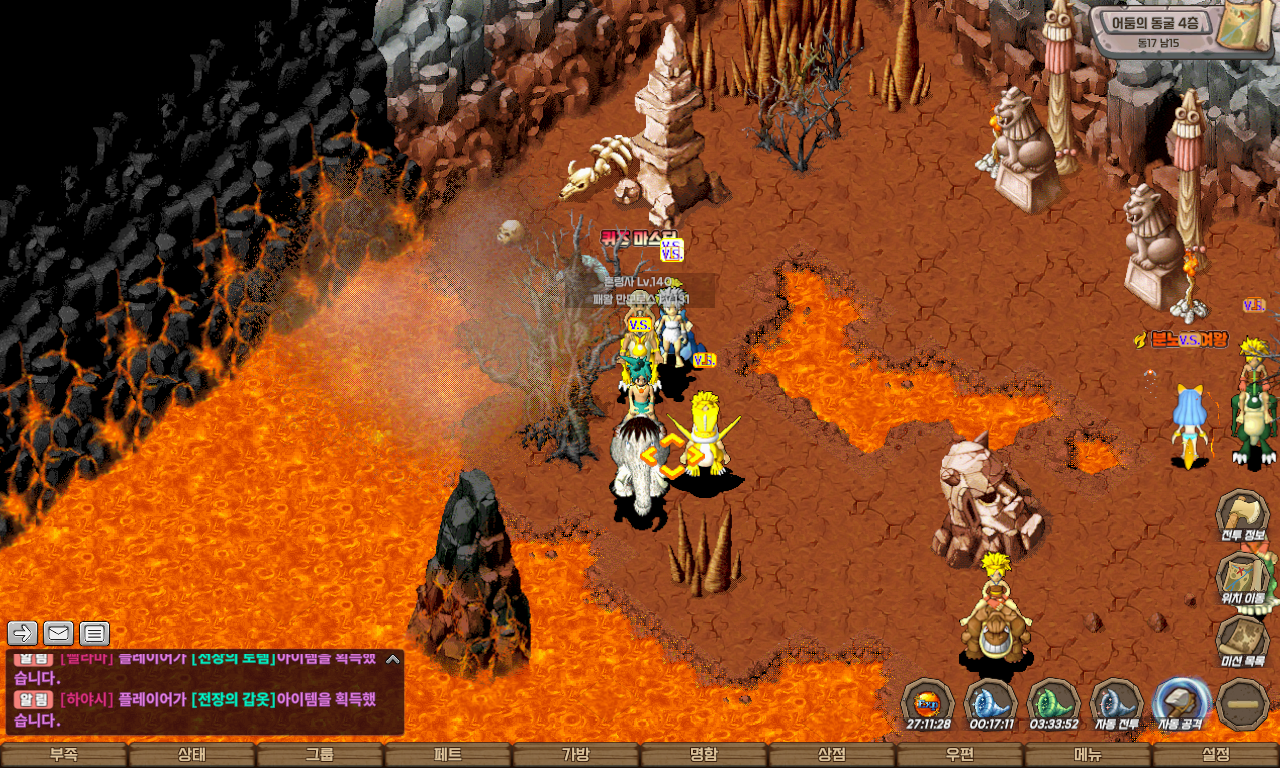Toggle 자동 공격 auto attack

pyautogui.click(x=1181, y=704)
